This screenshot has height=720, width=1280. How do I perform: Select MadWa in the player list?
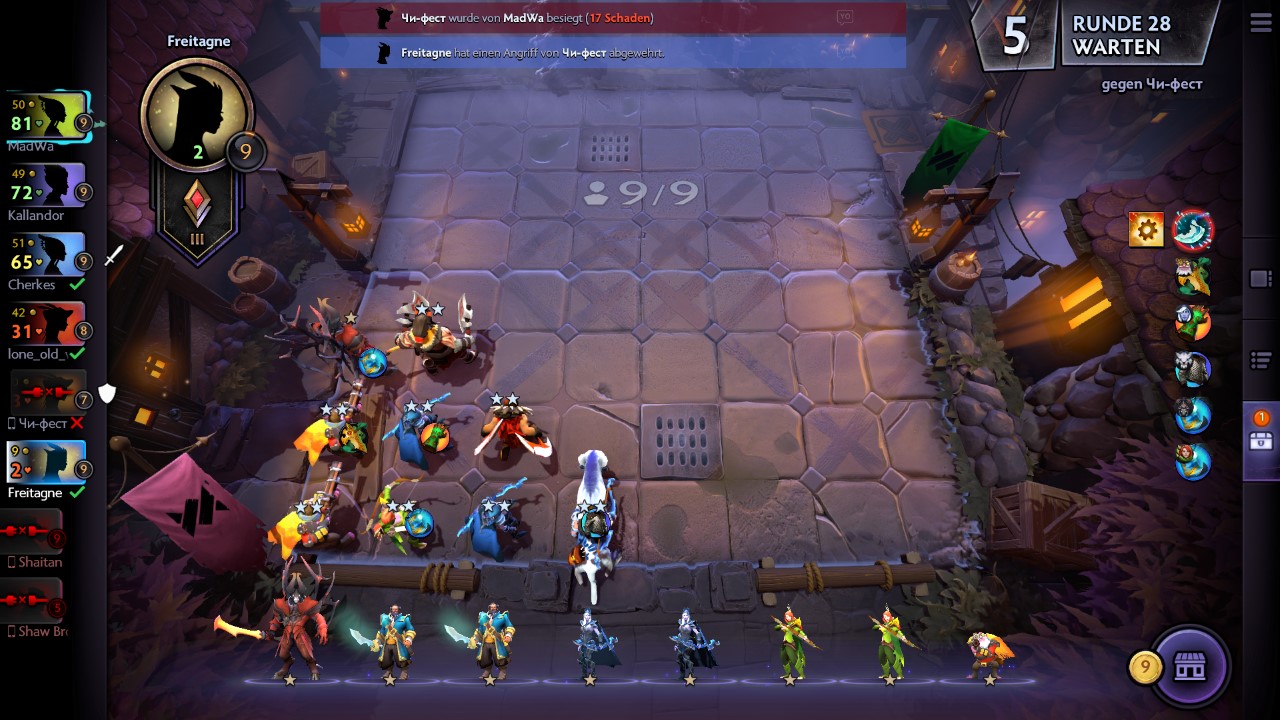click(x=48, y=117)
